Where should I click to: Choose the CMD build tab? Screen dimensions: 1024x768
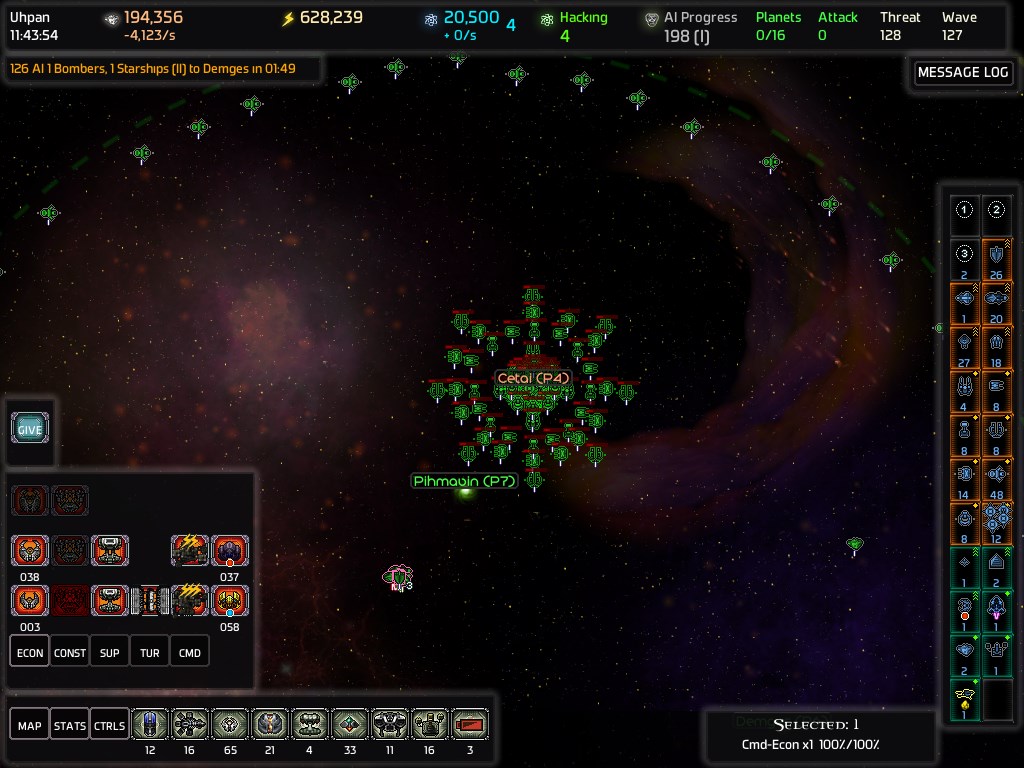[x=190, y=652]
